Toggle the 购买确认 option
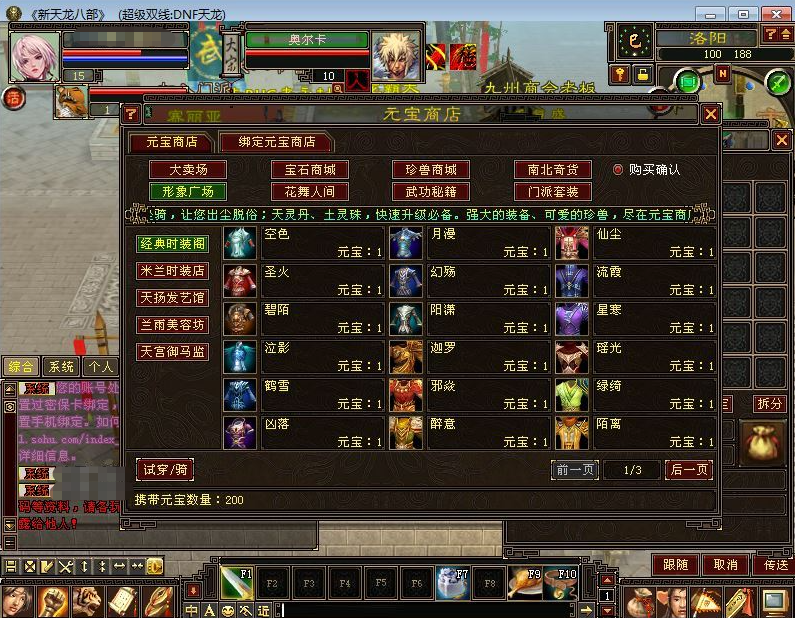Viewport: 795px width, 618px height. point(618,170)
